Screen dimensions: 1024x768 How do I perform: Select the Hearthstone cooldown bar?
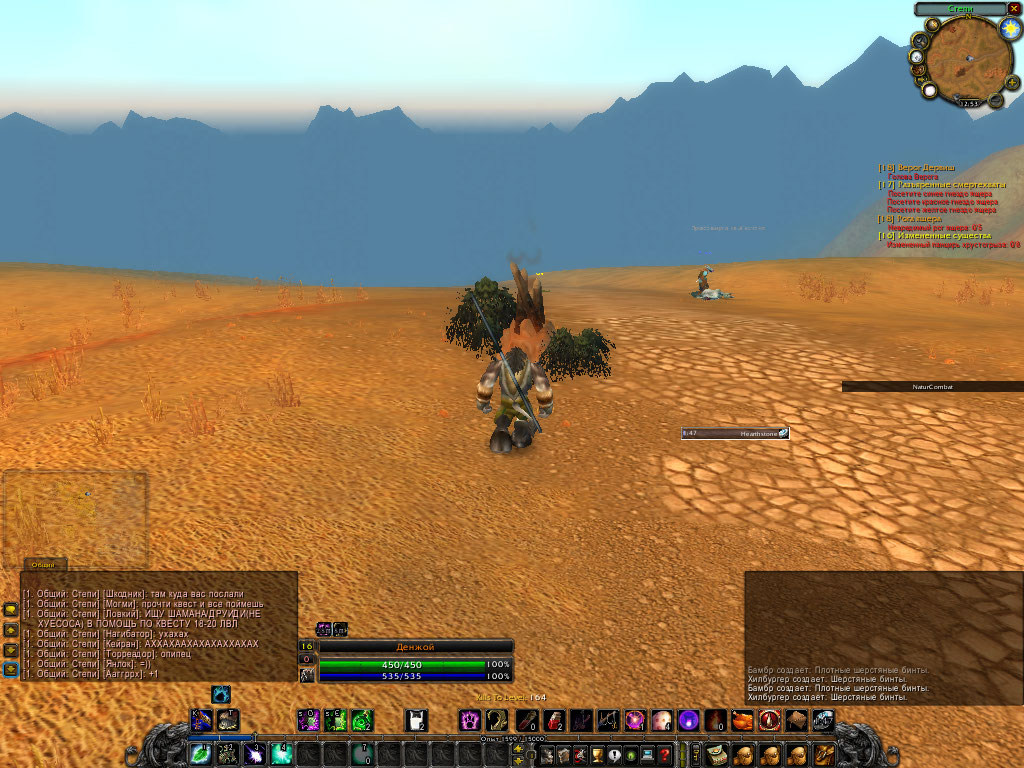coord(735,433)
